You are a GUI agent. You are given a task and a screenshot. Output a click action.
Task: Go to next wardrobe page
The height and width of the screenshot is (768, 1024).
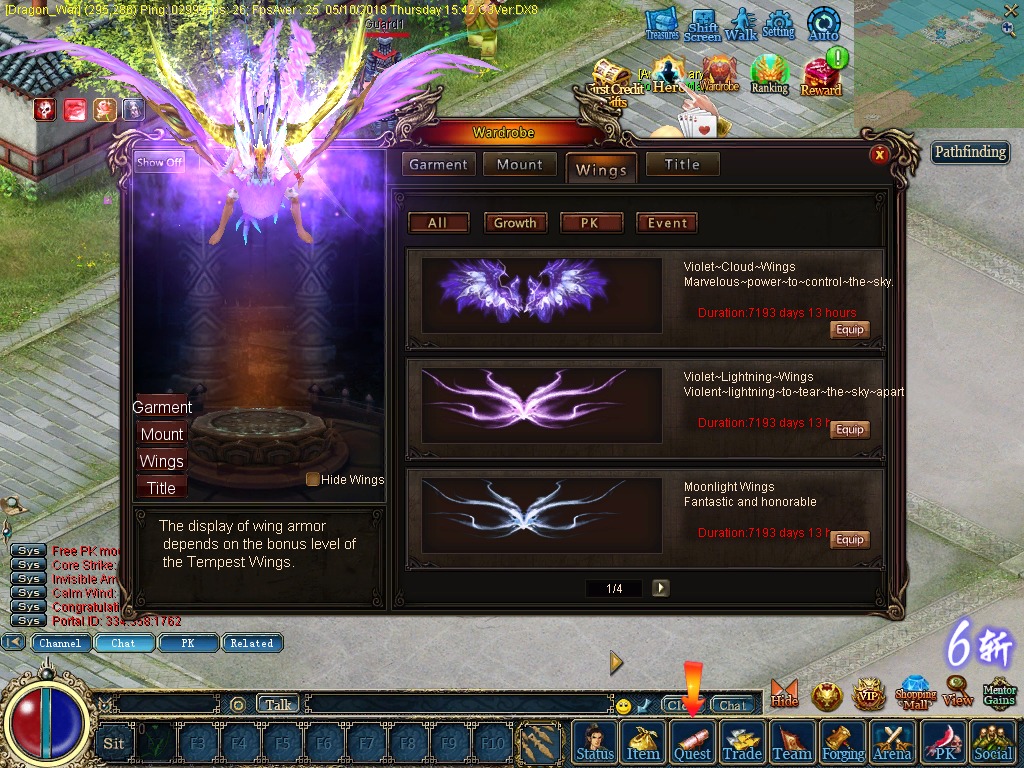(660, 588)
